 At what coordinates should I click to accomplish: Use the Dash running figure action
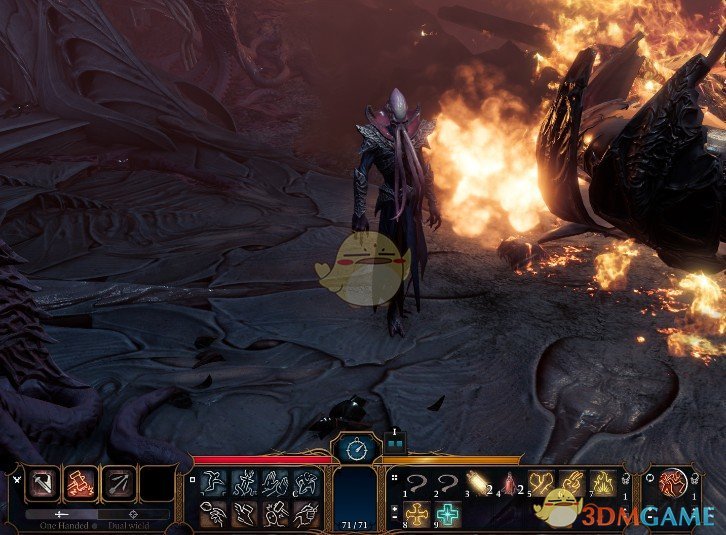214,484
